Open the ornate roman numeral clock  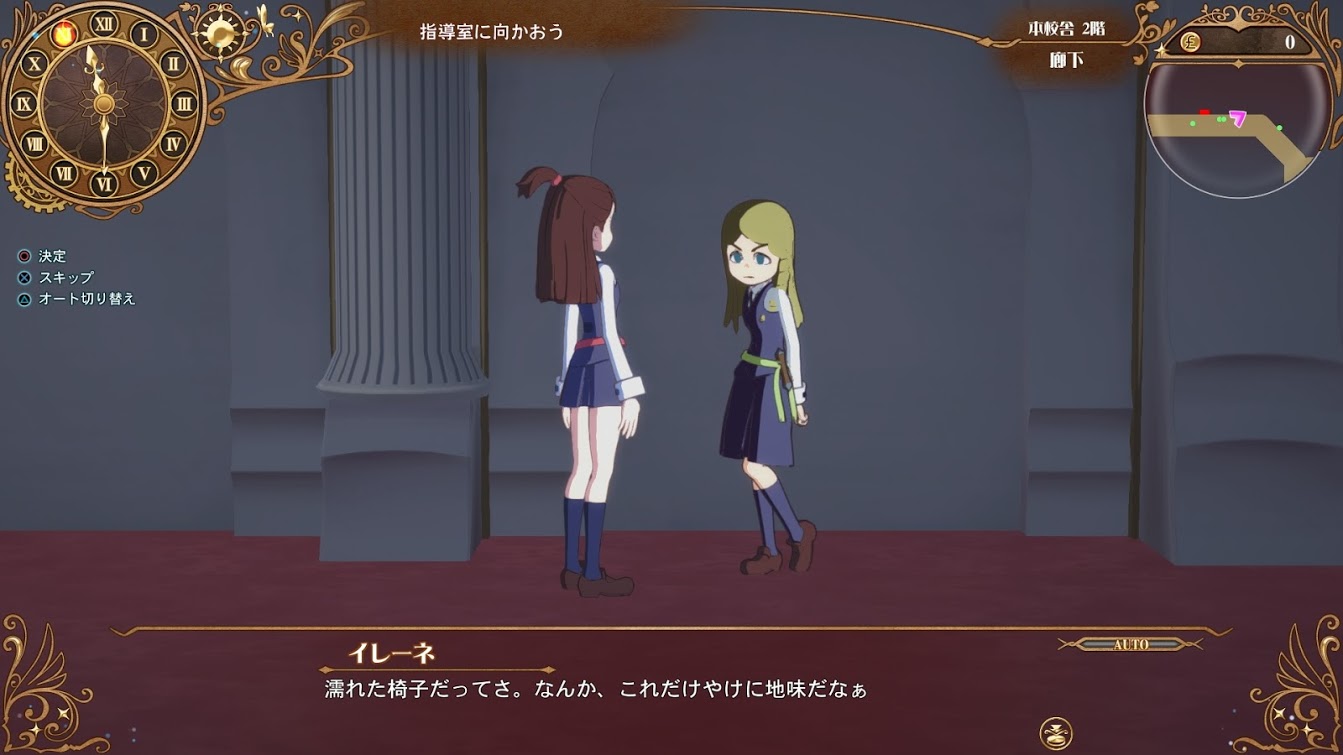coord(104,103)
